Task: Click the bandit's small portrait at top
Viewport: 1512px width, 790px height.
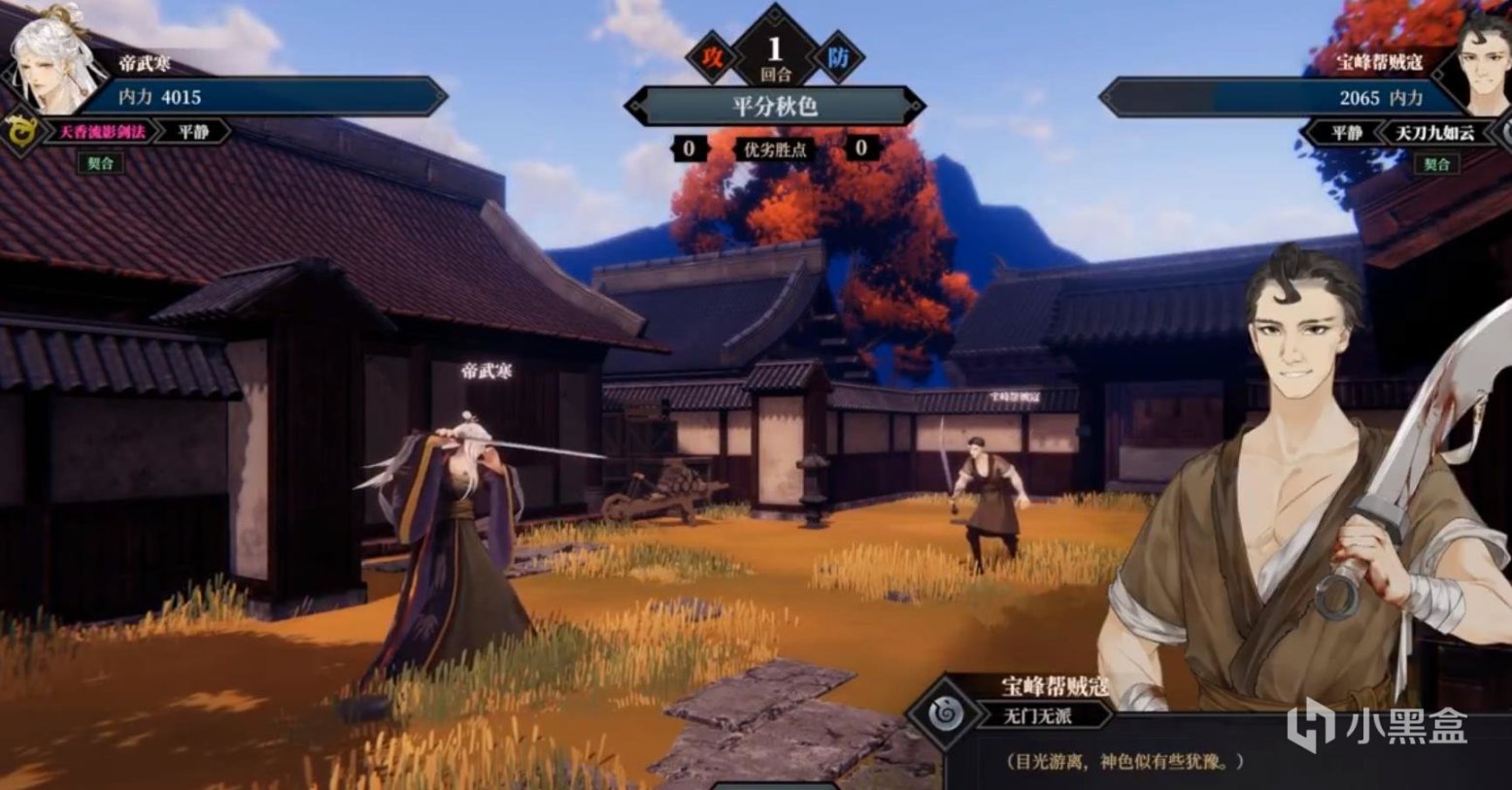Action: click(x=1481, y=63)
